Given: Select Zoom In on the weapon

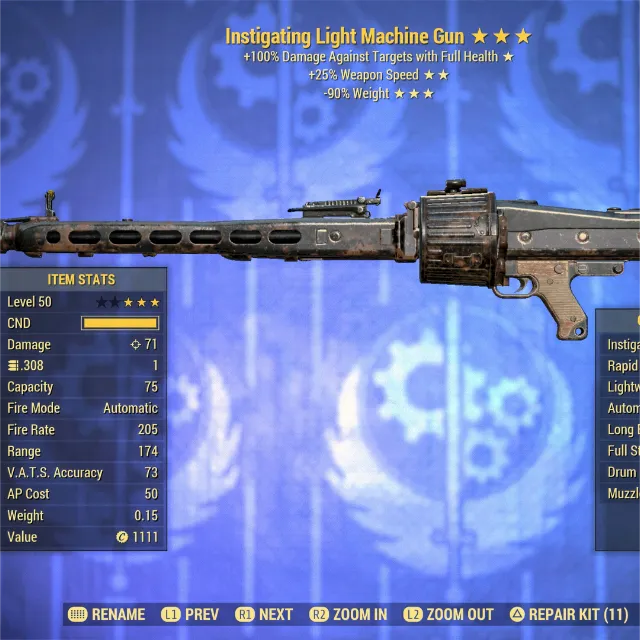Looking at the screenshot, I should pos(348,614).
